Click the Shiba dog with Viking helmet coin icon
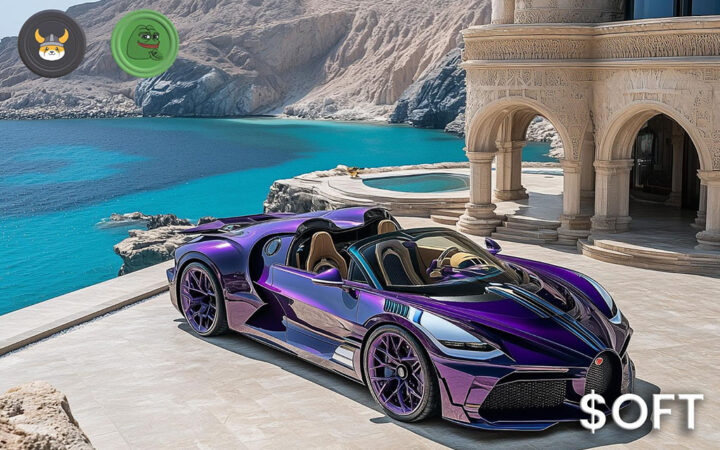720x450 pixels. [52, 43]
